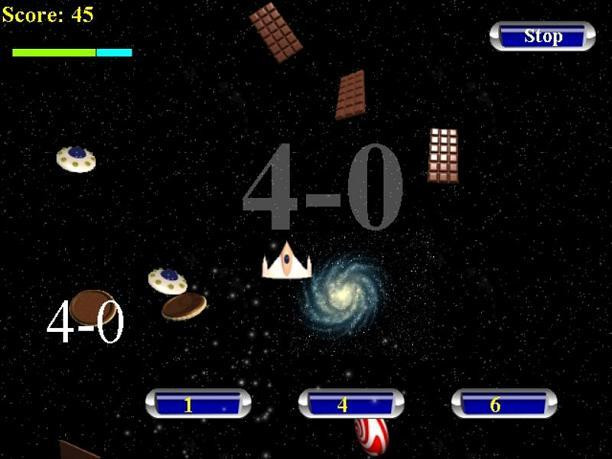This screenshot has height=459, width=612.
Task: Select the answer button labeled 4
Action: pyautogui.click(x=351, y=404)
